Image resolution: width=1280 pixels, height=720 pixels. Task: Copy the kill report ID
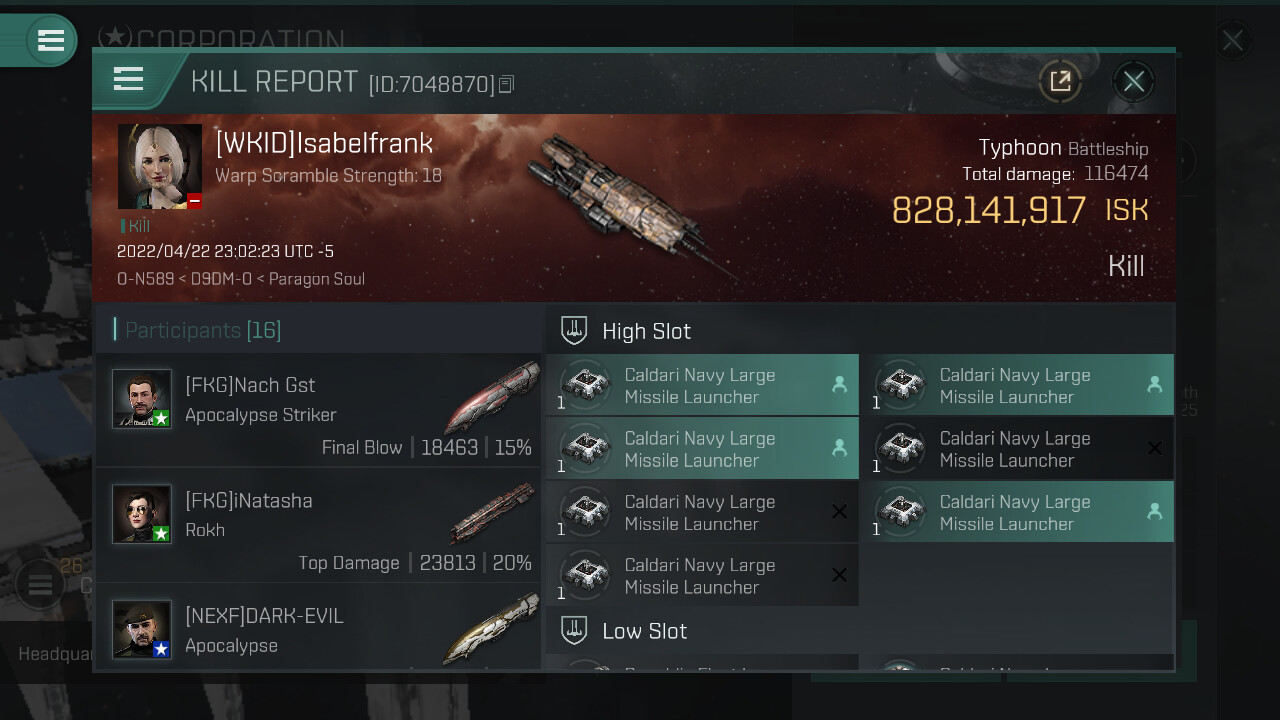[506, 85]
